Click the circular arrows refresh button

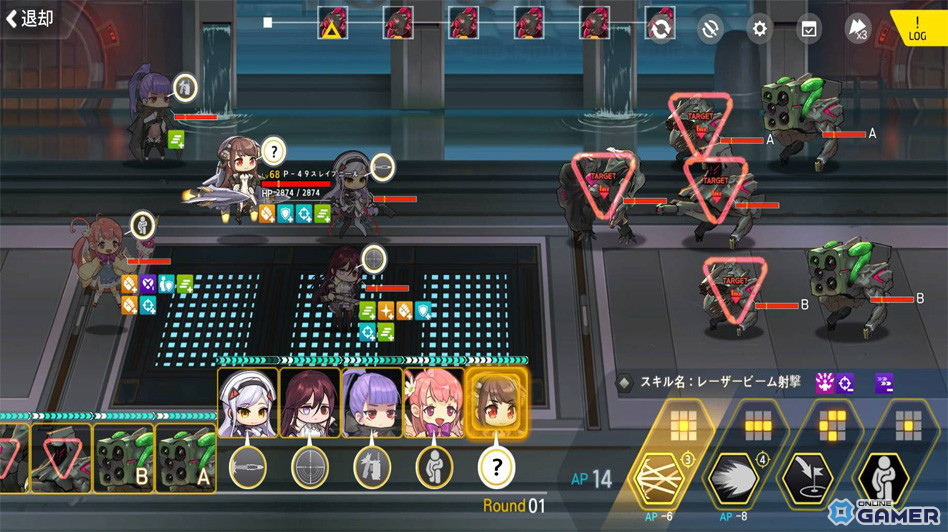660,28
